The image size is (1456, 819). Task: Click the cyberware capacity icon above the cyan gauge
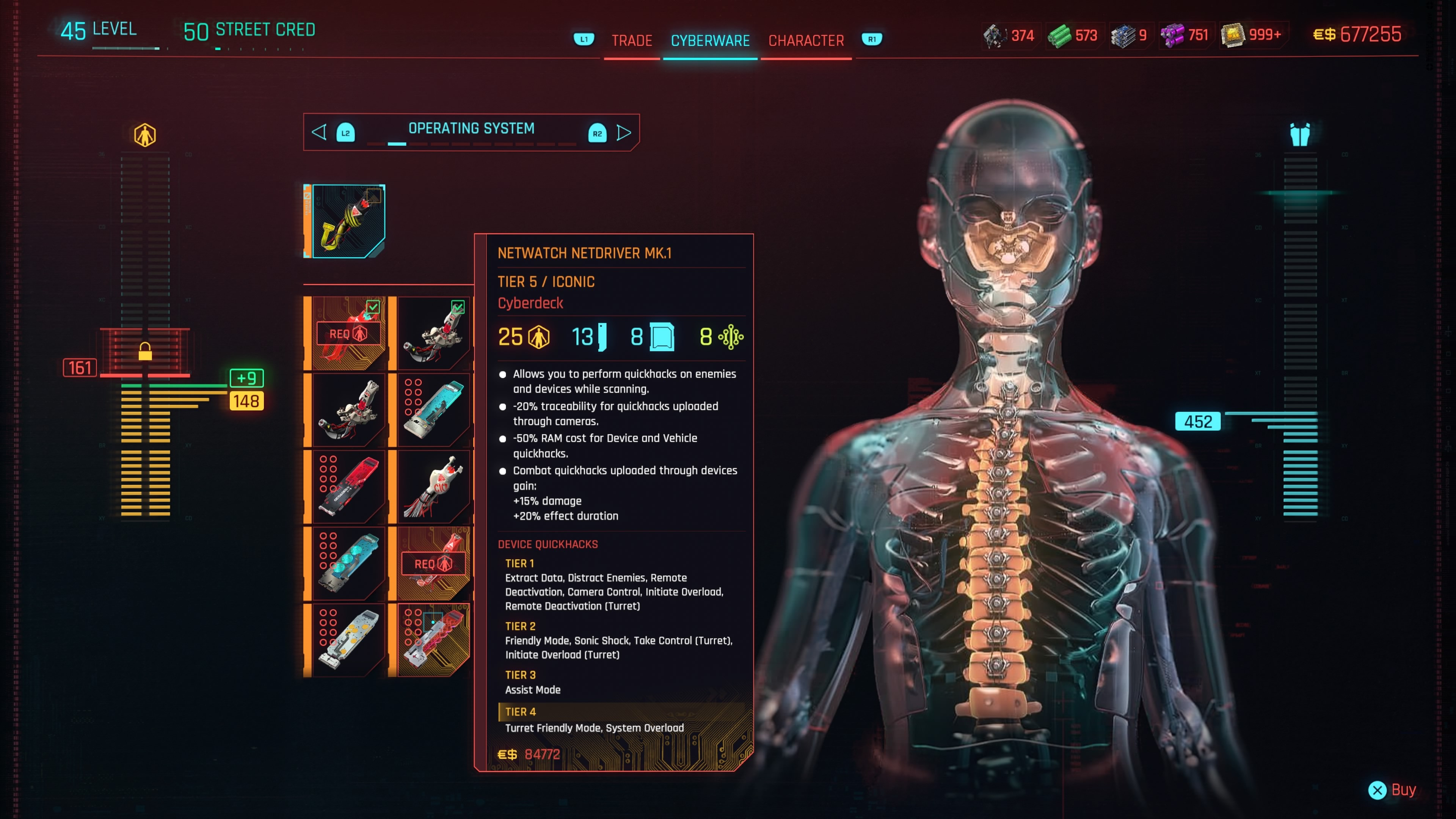click(x=1299, y=135)
